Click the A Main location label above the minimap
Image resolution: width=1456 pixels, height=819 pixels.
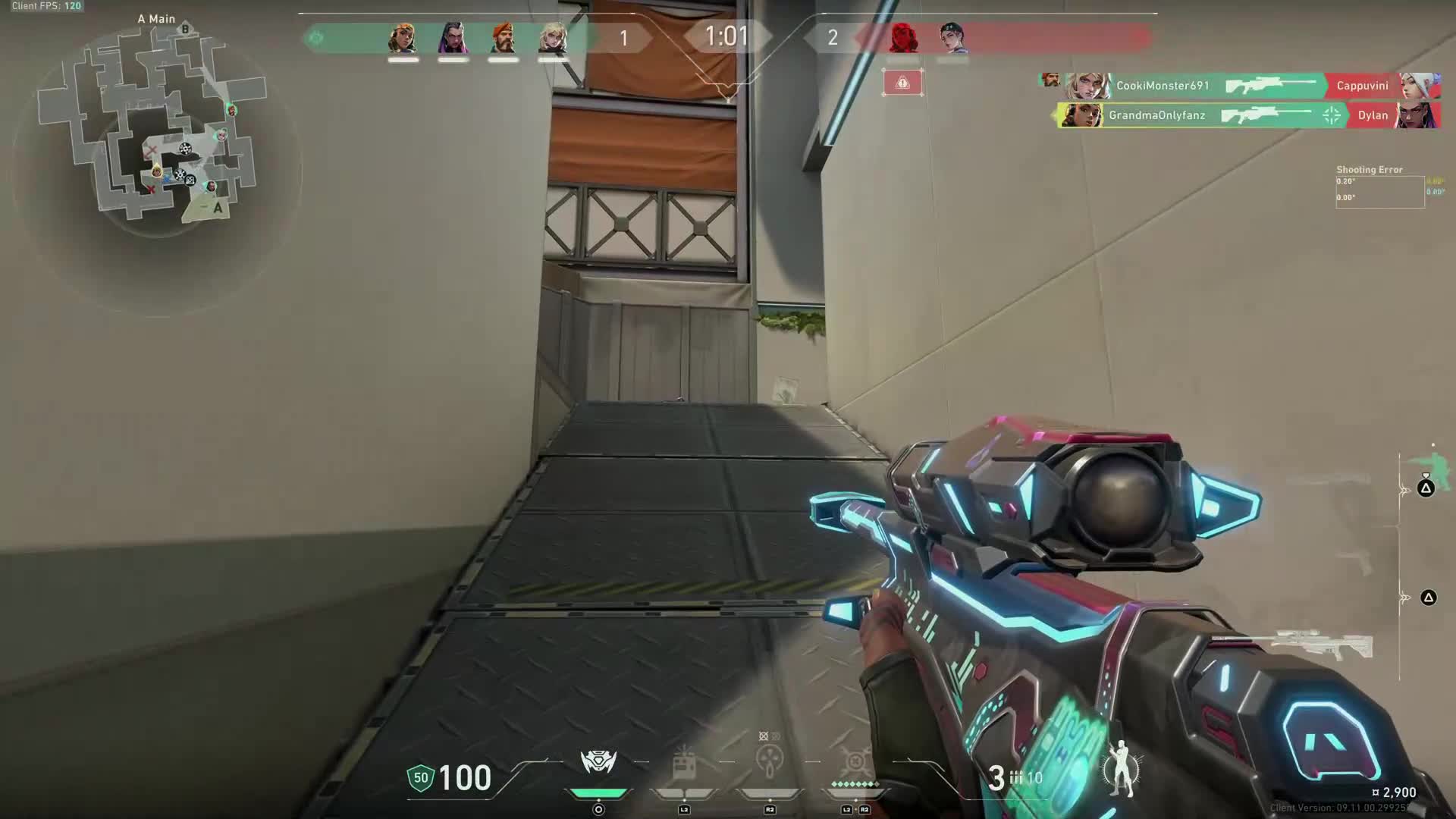click(x=155, y=18)
